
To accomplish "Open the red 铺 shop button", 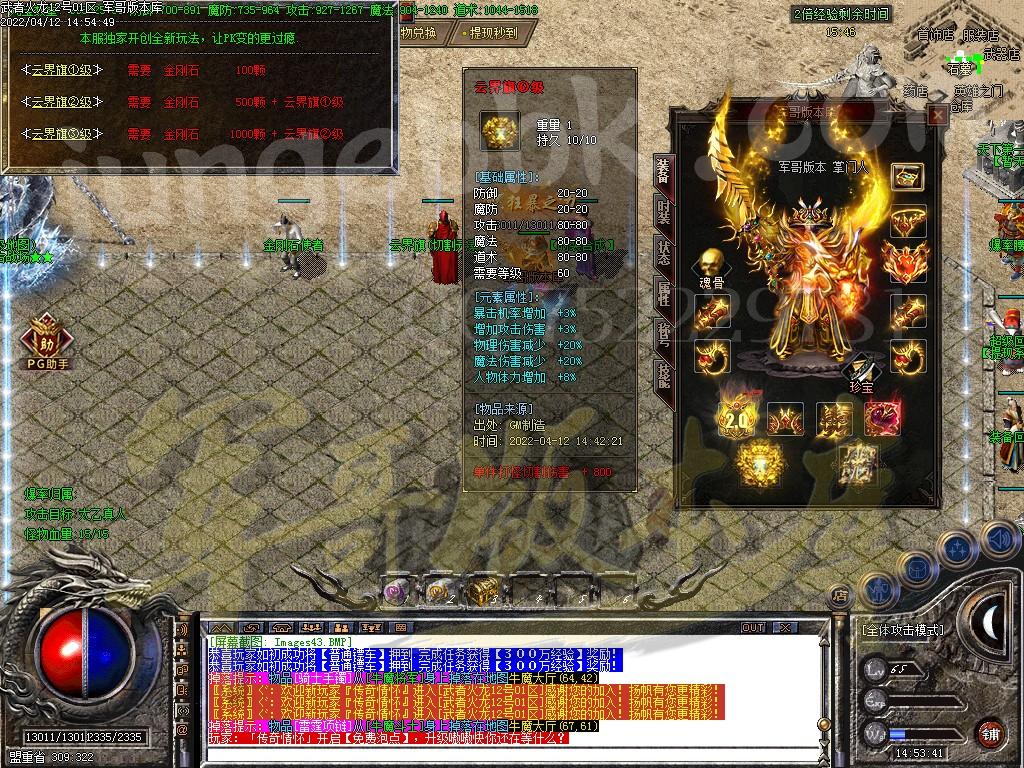I will tap(989, 732).
